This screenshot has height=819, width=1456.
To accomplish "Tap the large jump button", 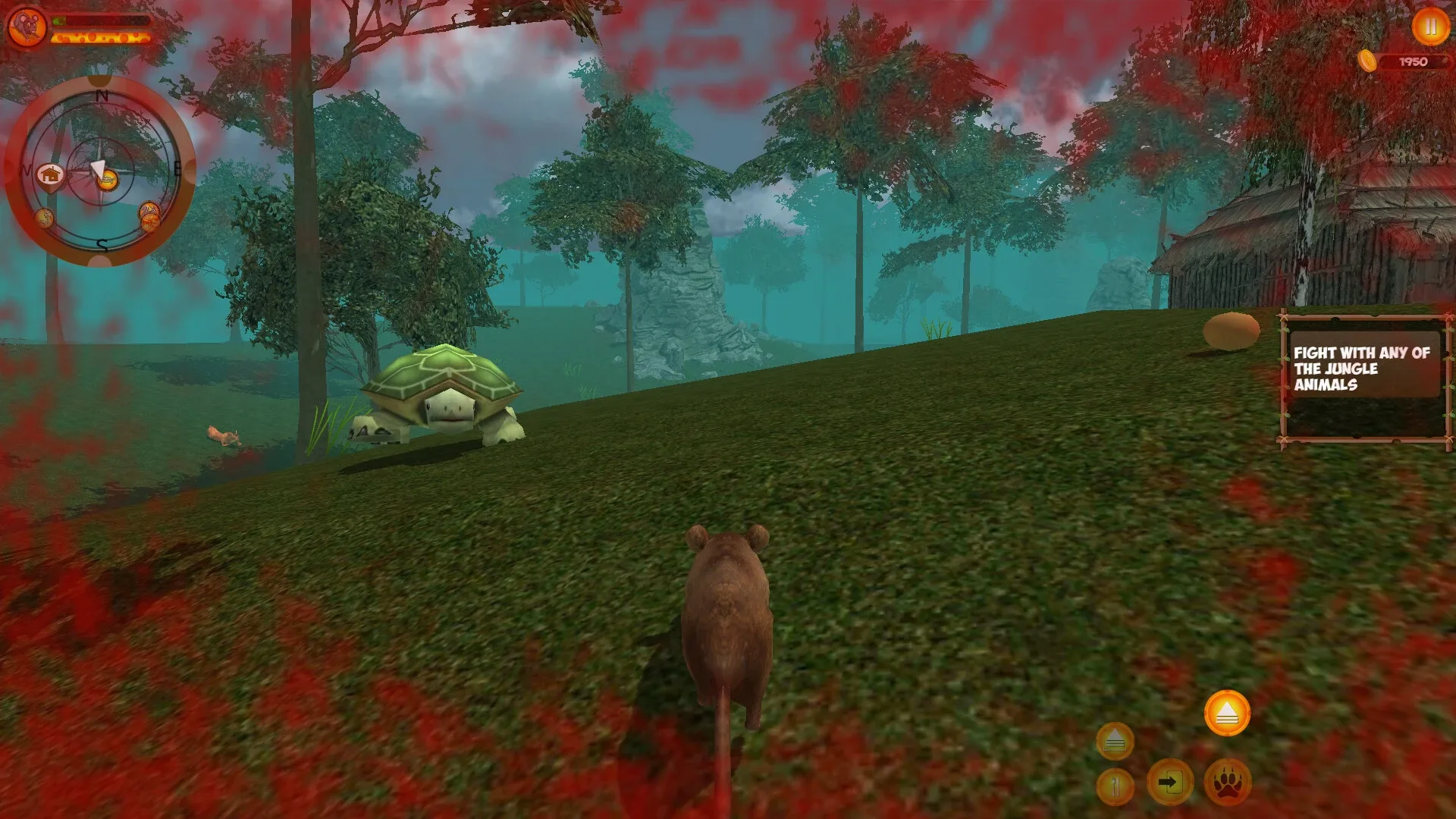I will point(1228,713).
